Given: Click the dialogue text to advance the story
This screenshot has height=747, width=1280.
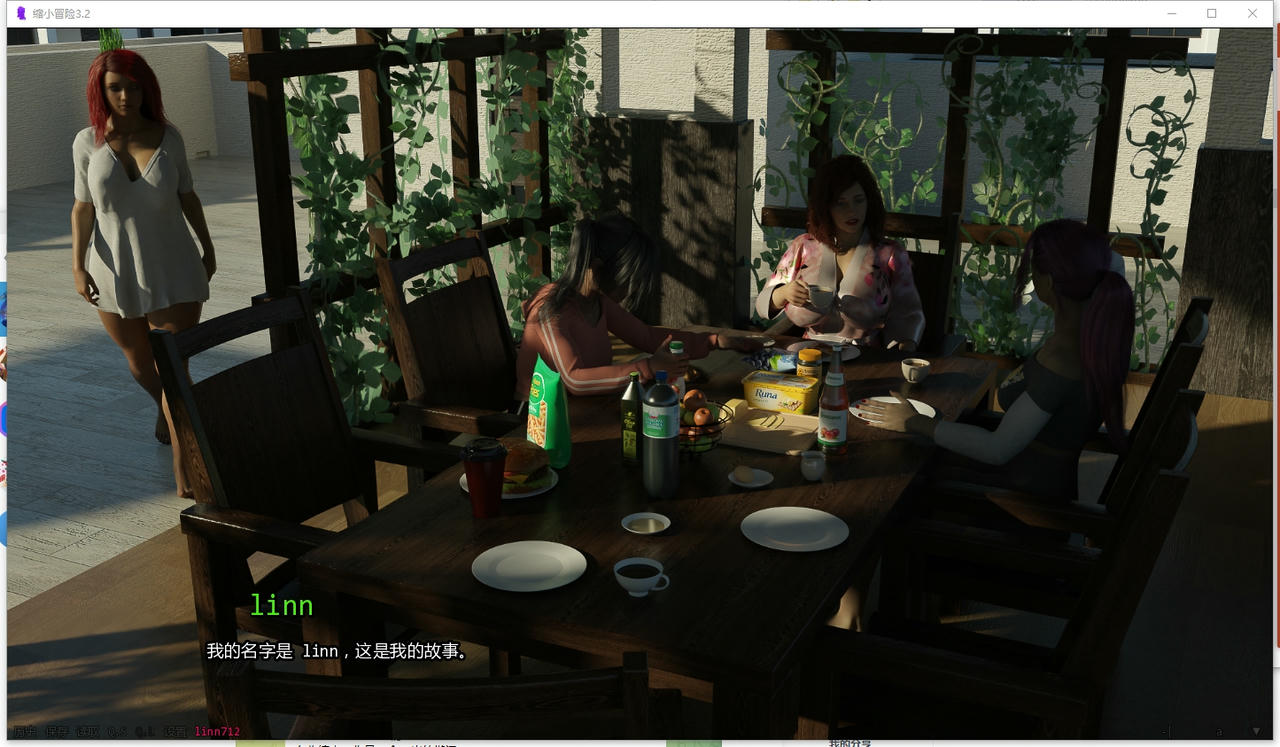Looking at the screenshot, I should point(340,650).
